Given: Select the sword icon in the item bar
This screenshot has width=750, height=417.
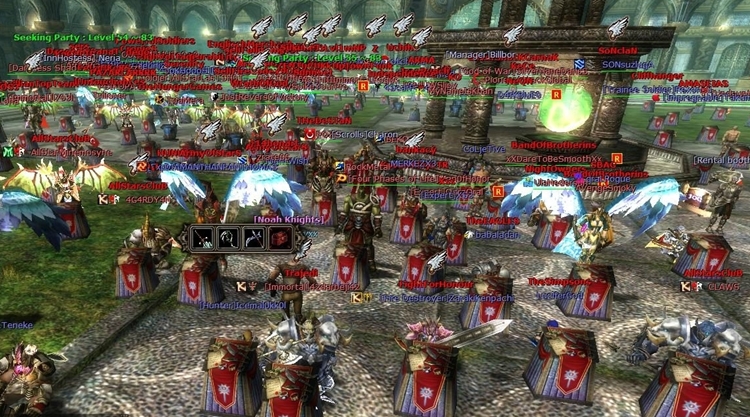Looking at the screenshot, I should (x=204, y=238).
